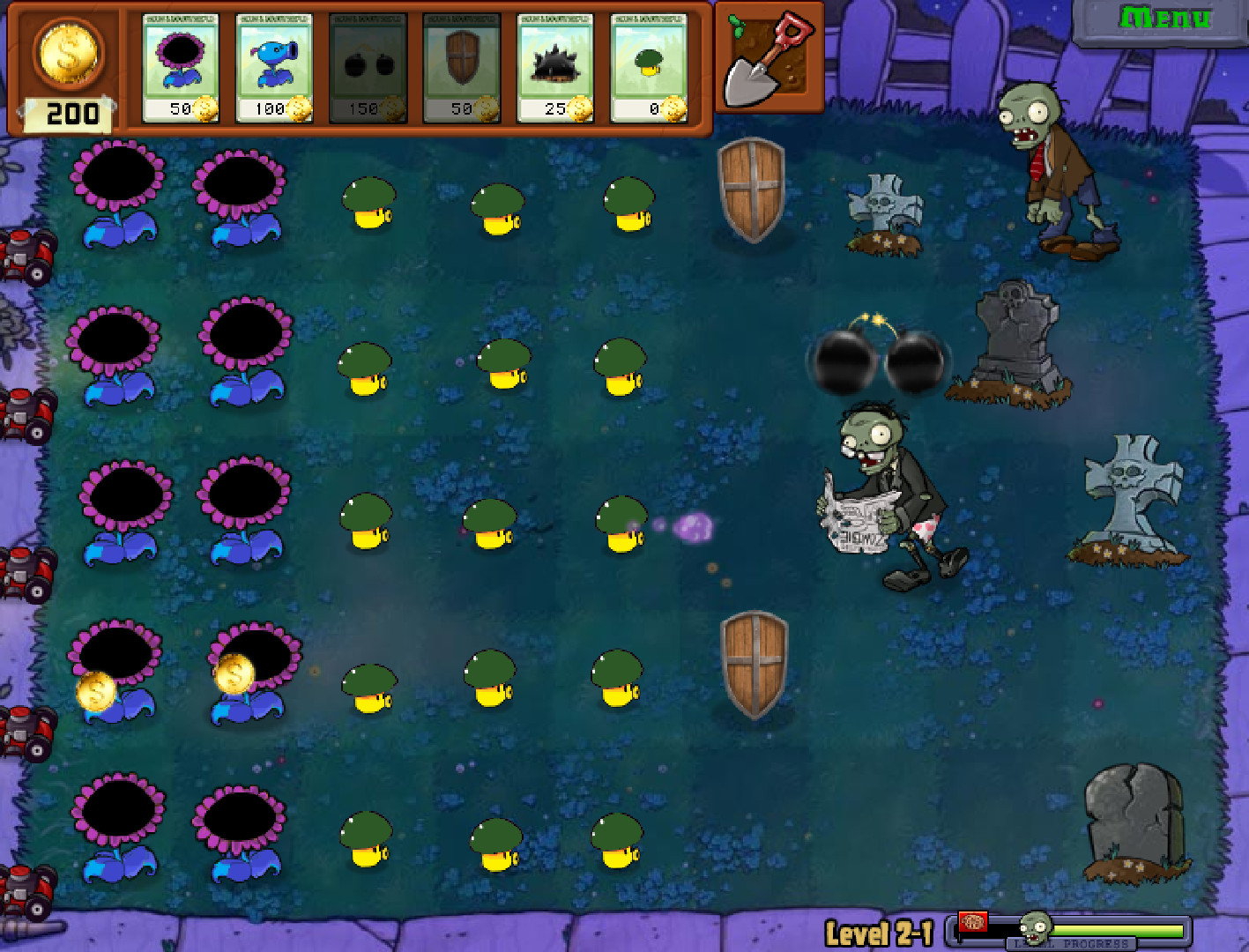Select the Cherry Bomb seed packet costing 150
This screenshot has height=952, width=1249.
click(367, 66)
